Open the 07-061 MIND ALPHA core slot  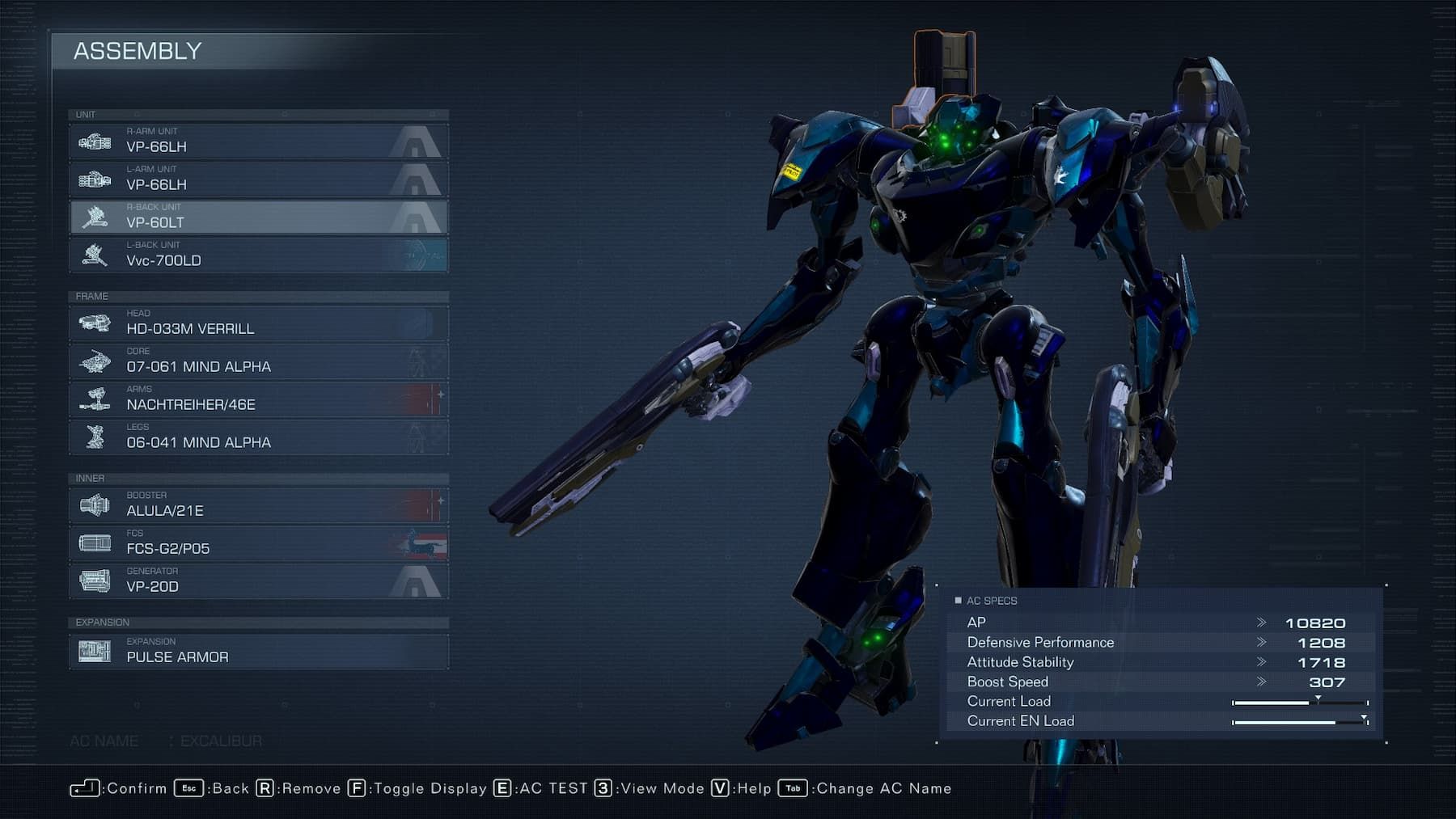point(259,361)
